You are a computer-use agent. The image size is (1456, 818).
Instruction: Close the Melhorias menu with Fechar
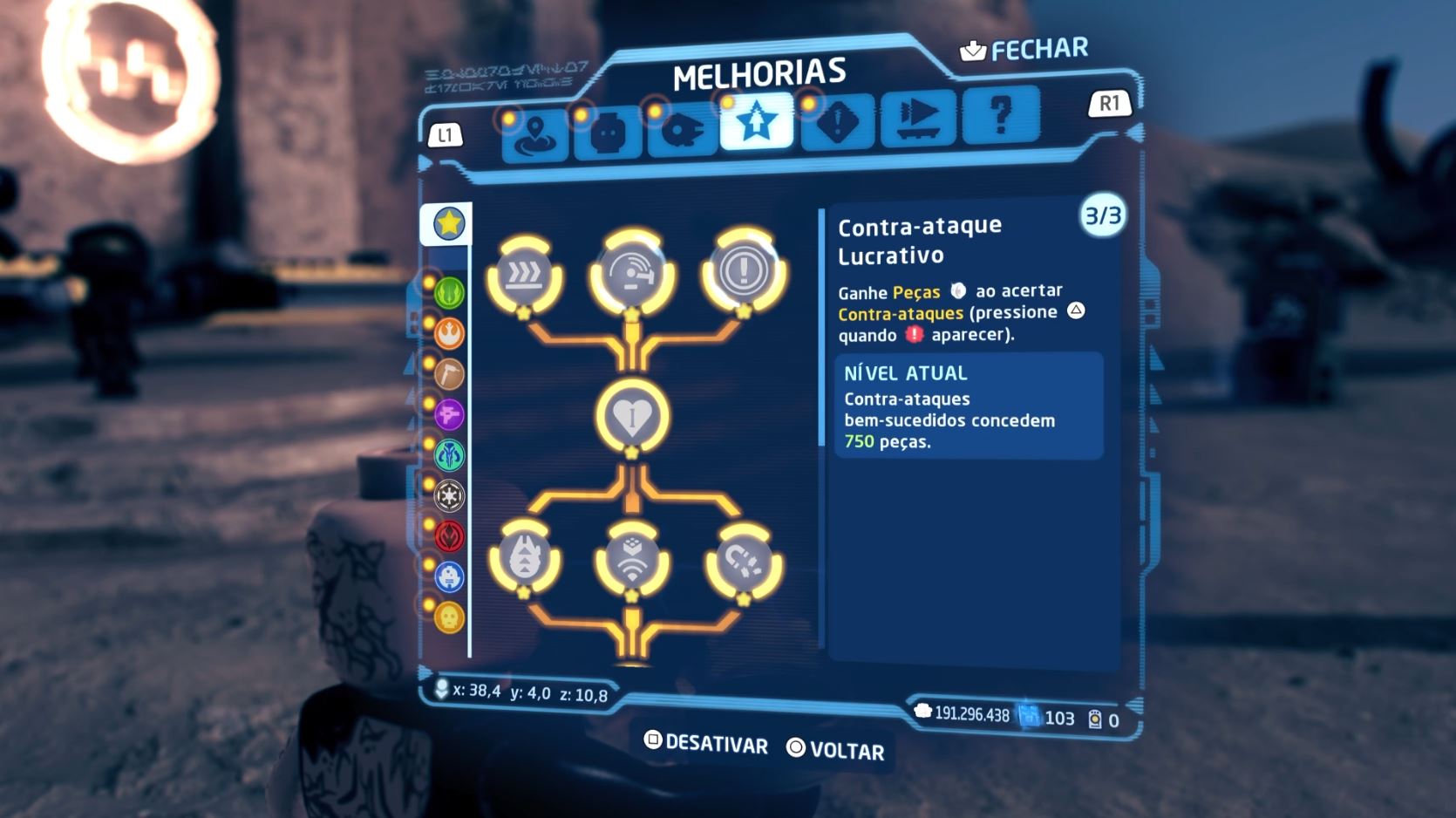[1025, 50]
